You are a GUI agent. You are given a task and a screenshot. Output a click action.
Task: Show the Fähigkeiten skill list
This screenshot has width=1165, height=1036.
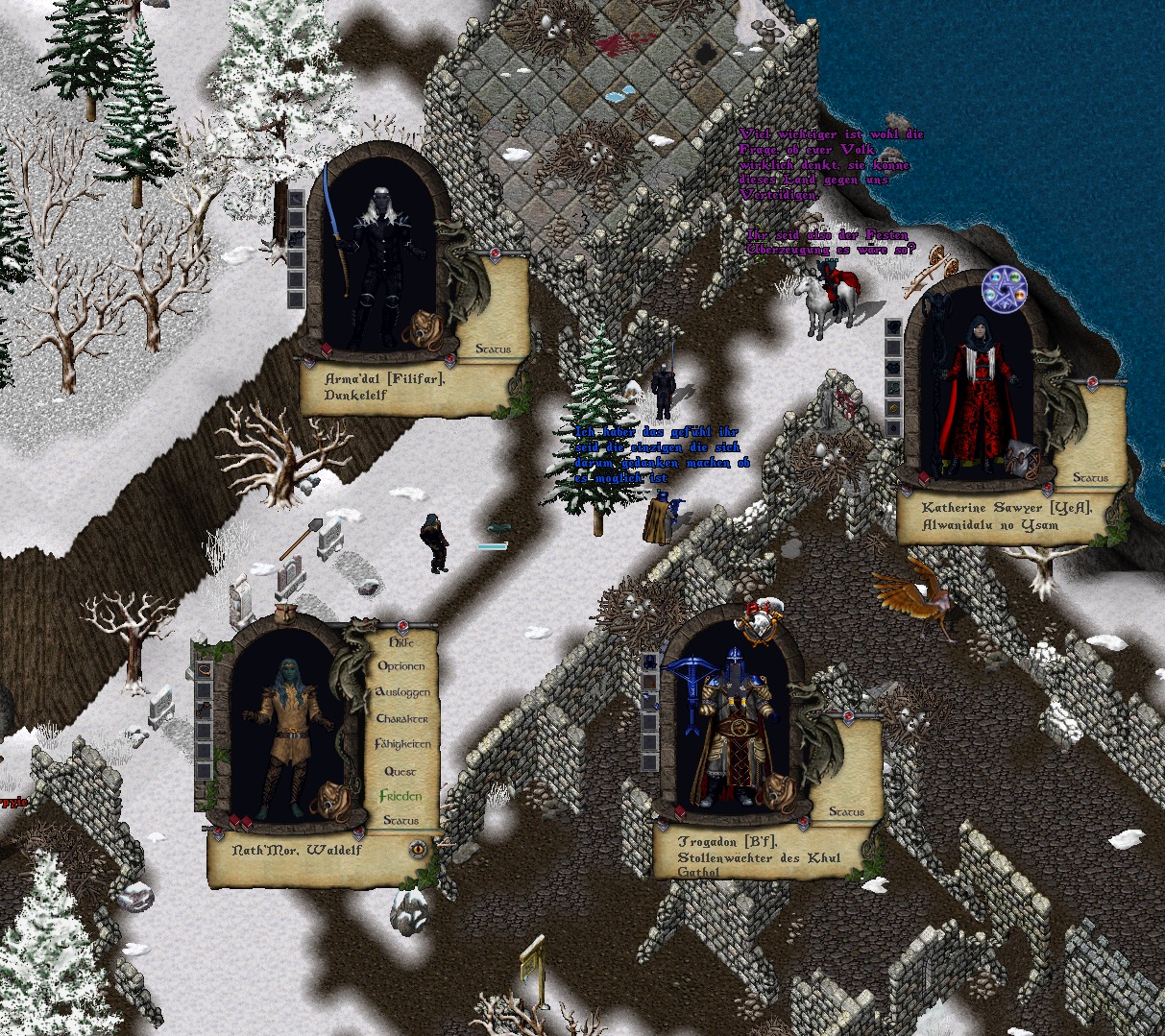point(402,744)
